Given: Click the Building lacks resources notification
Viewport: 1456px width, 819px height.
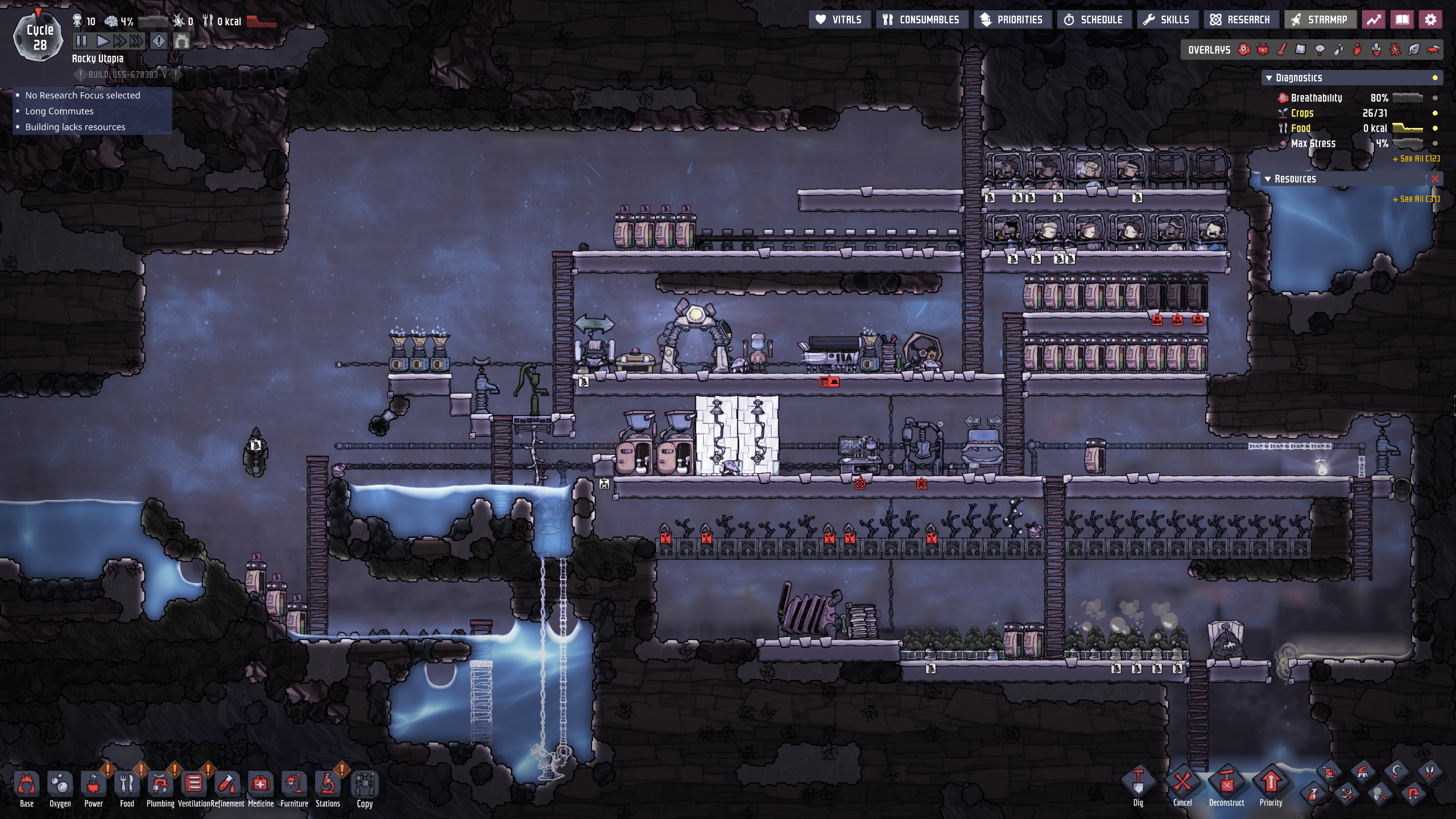Looking at the screenshot, I should pyautogui.click(x=75, y=127).
